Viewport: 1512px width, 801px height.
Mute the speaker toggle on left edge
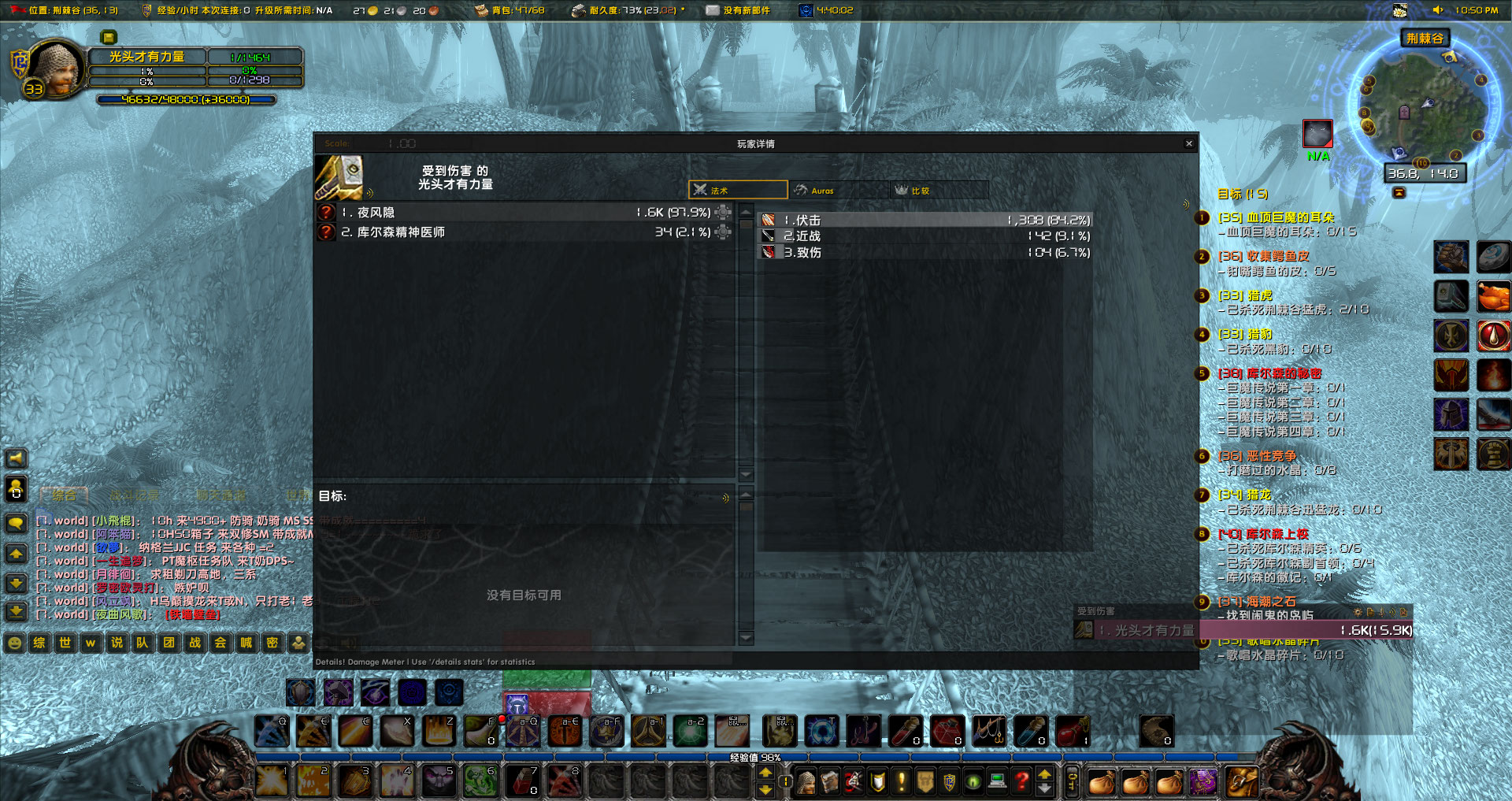coord(16,458)
